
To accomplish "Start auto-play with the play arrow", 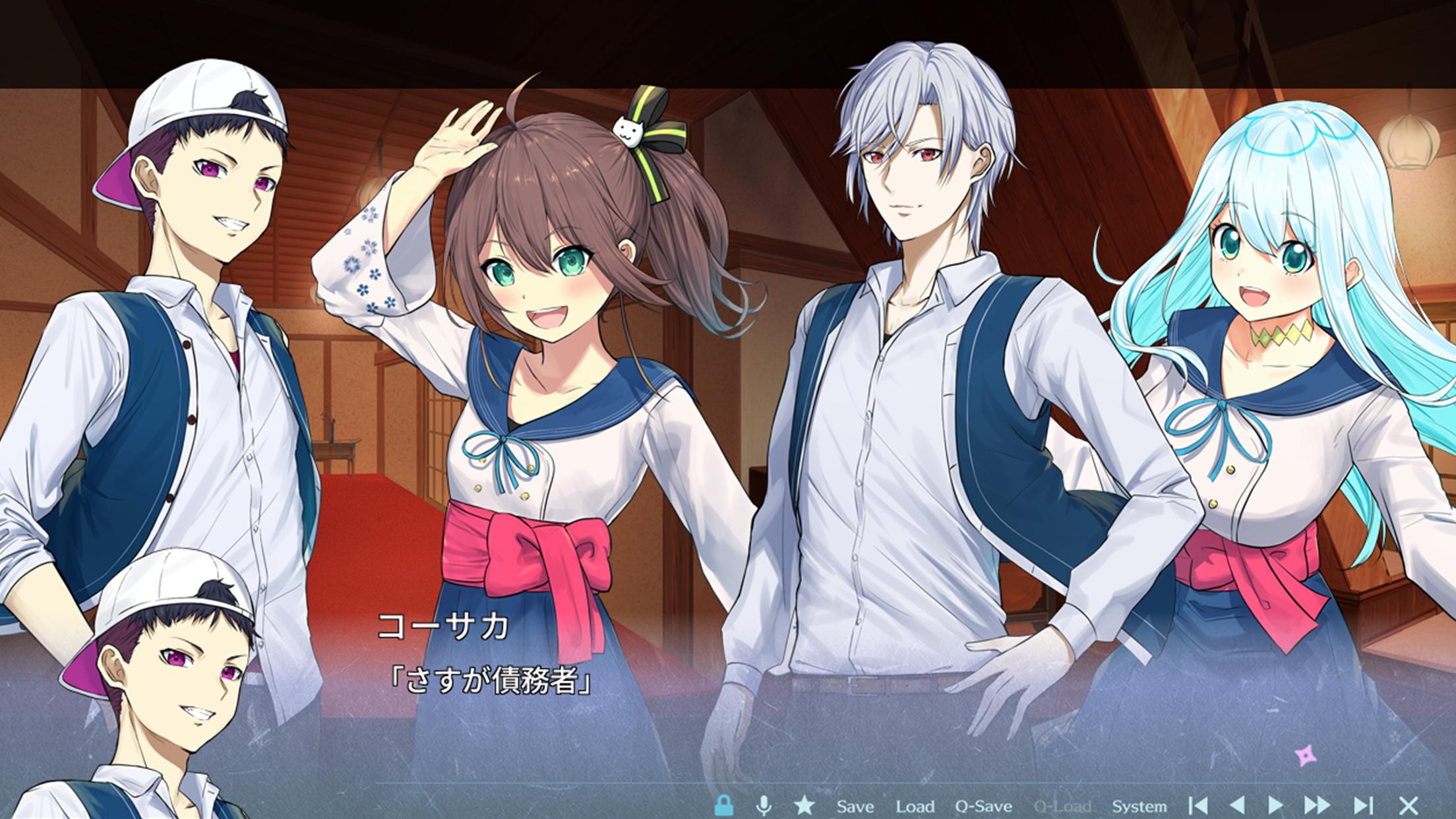I will click(x=1276, y=805).
